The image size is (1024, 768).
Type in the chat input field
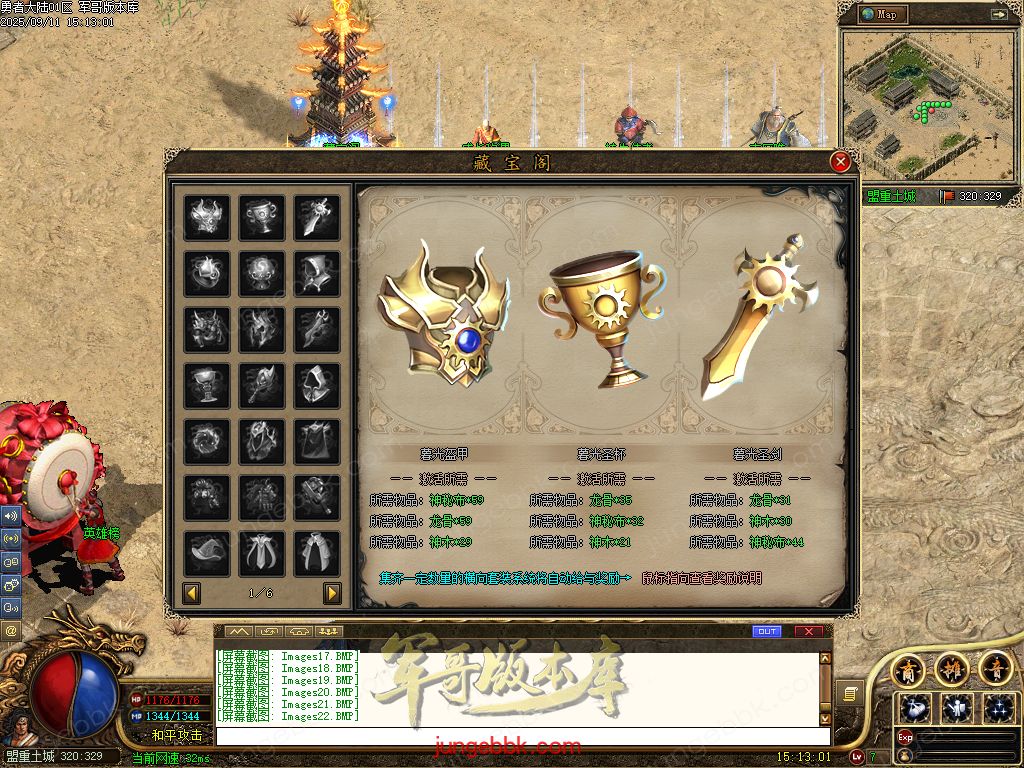pyautogui.click(x=520, y=736)
